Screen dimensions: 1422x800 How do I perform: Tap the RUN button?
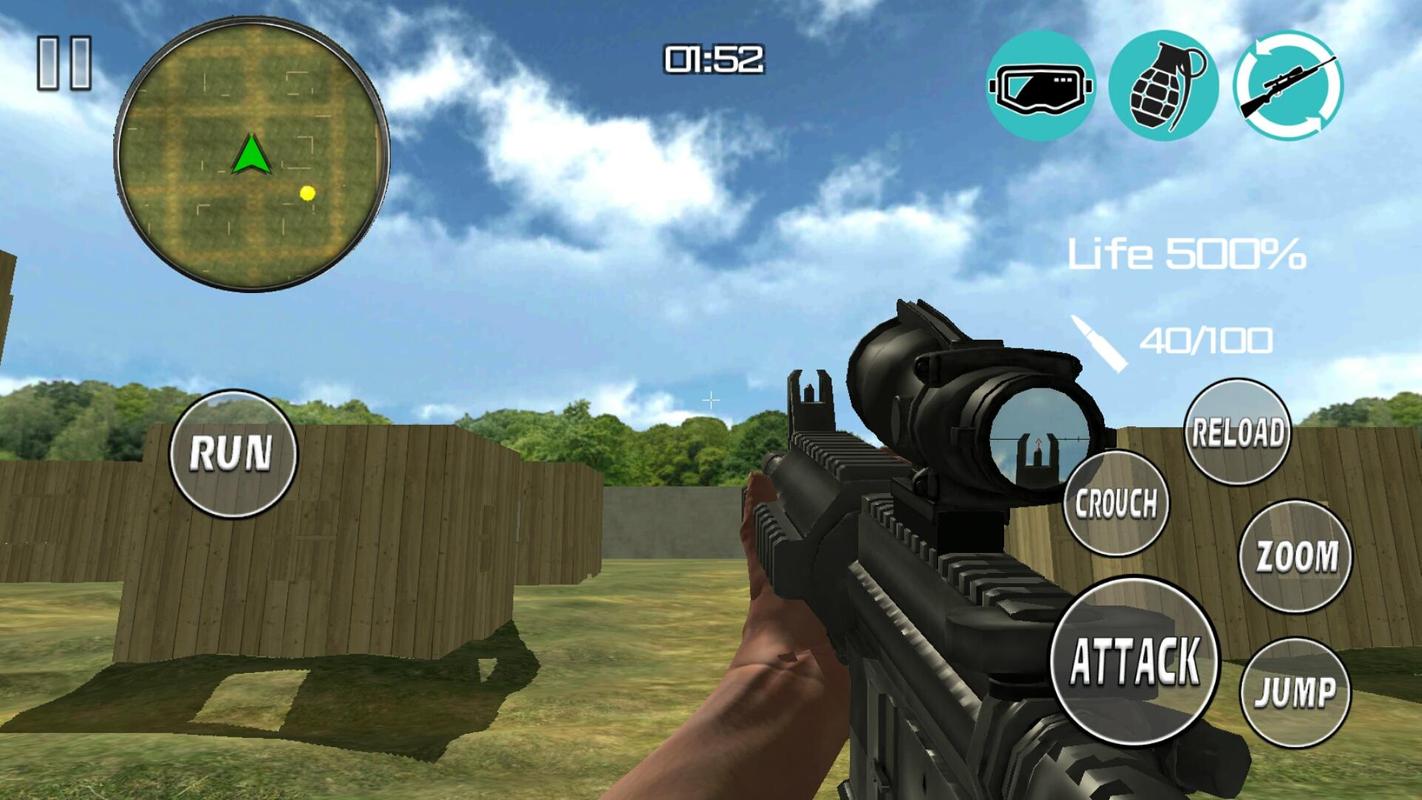(233, 454)
